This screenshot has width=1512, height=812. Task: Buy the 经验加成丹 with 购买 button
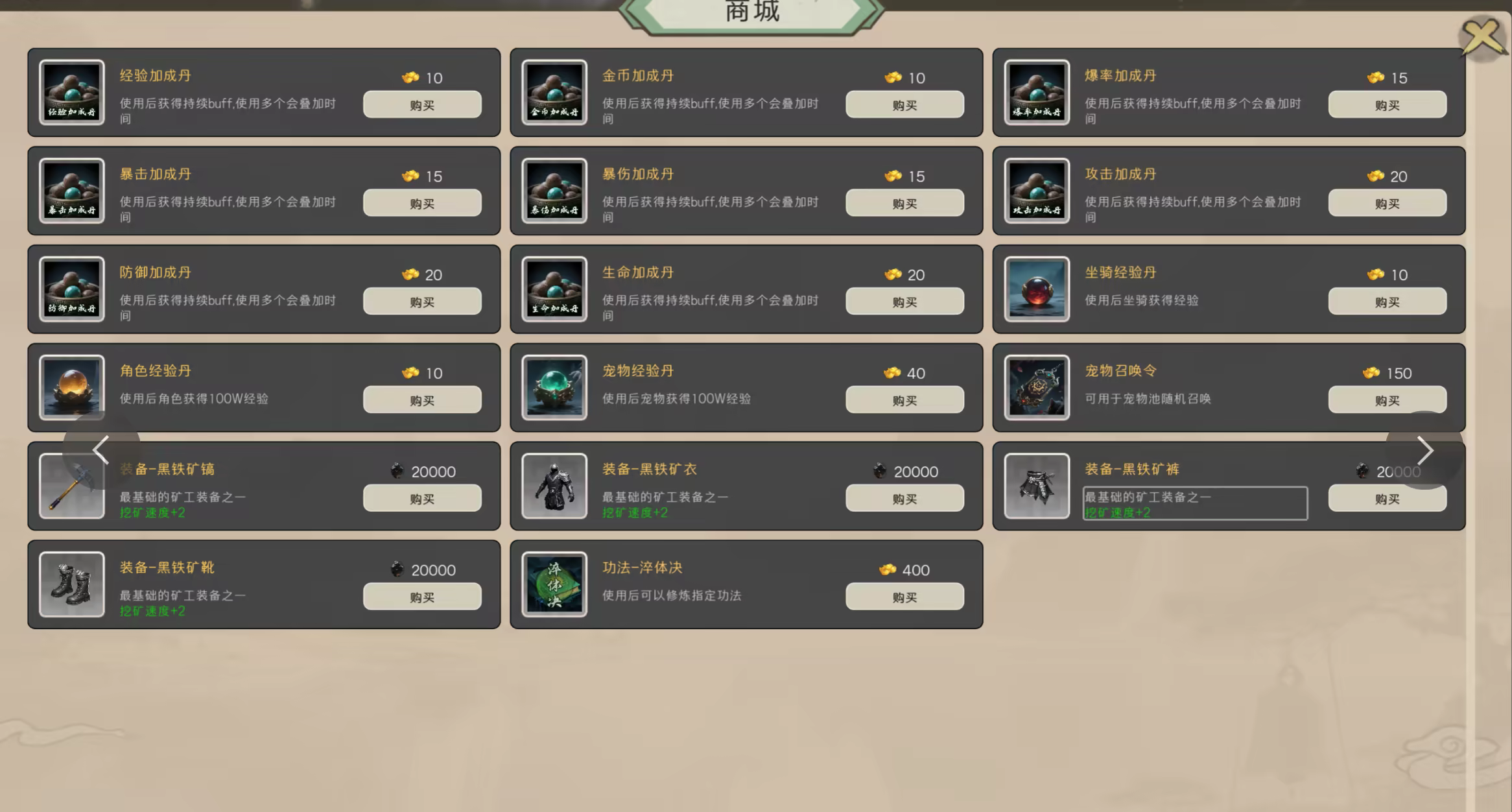[x=421, y=104]
